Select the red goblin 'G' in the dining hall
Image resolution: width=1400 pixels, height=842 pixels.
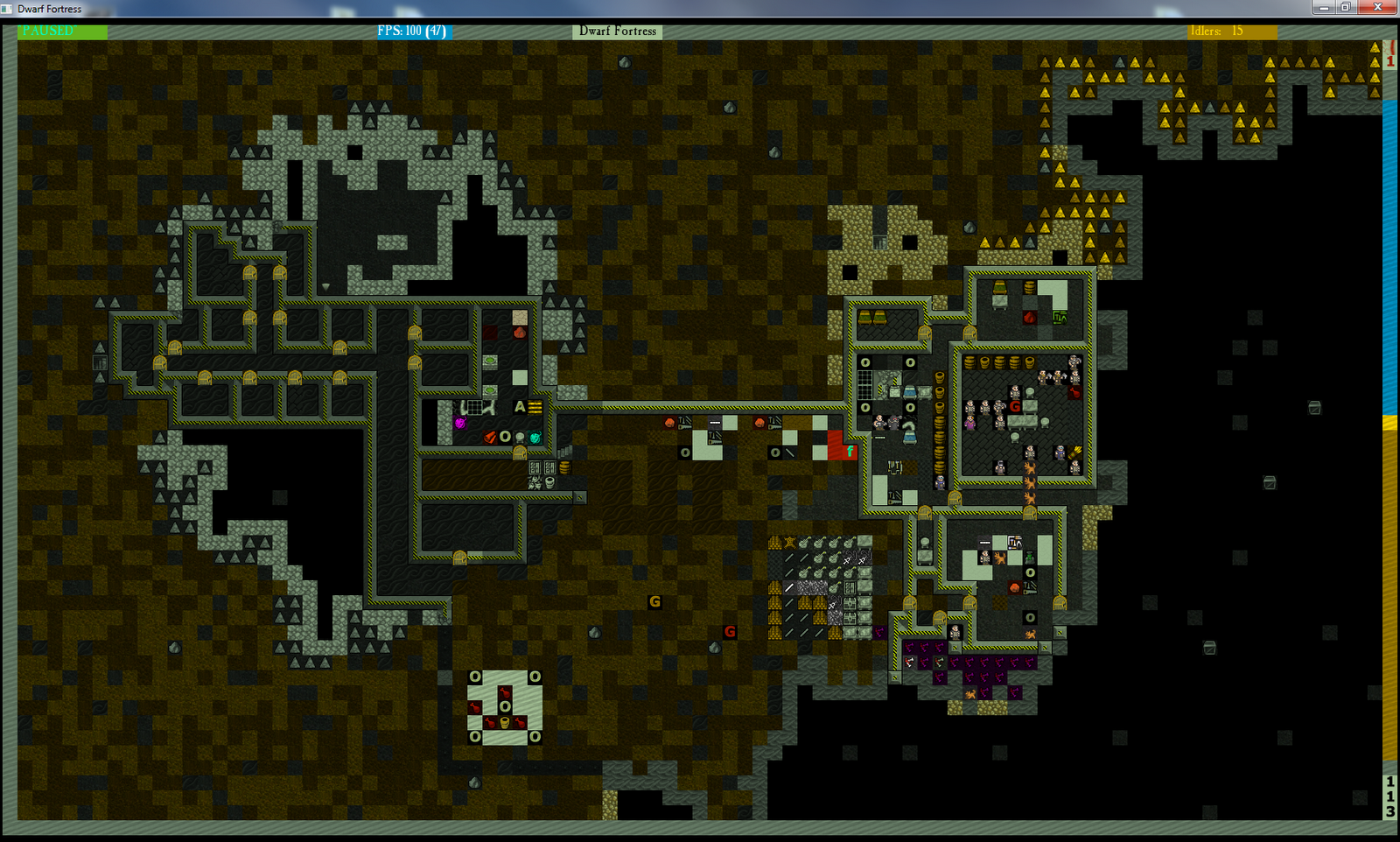click(1015, 406)
